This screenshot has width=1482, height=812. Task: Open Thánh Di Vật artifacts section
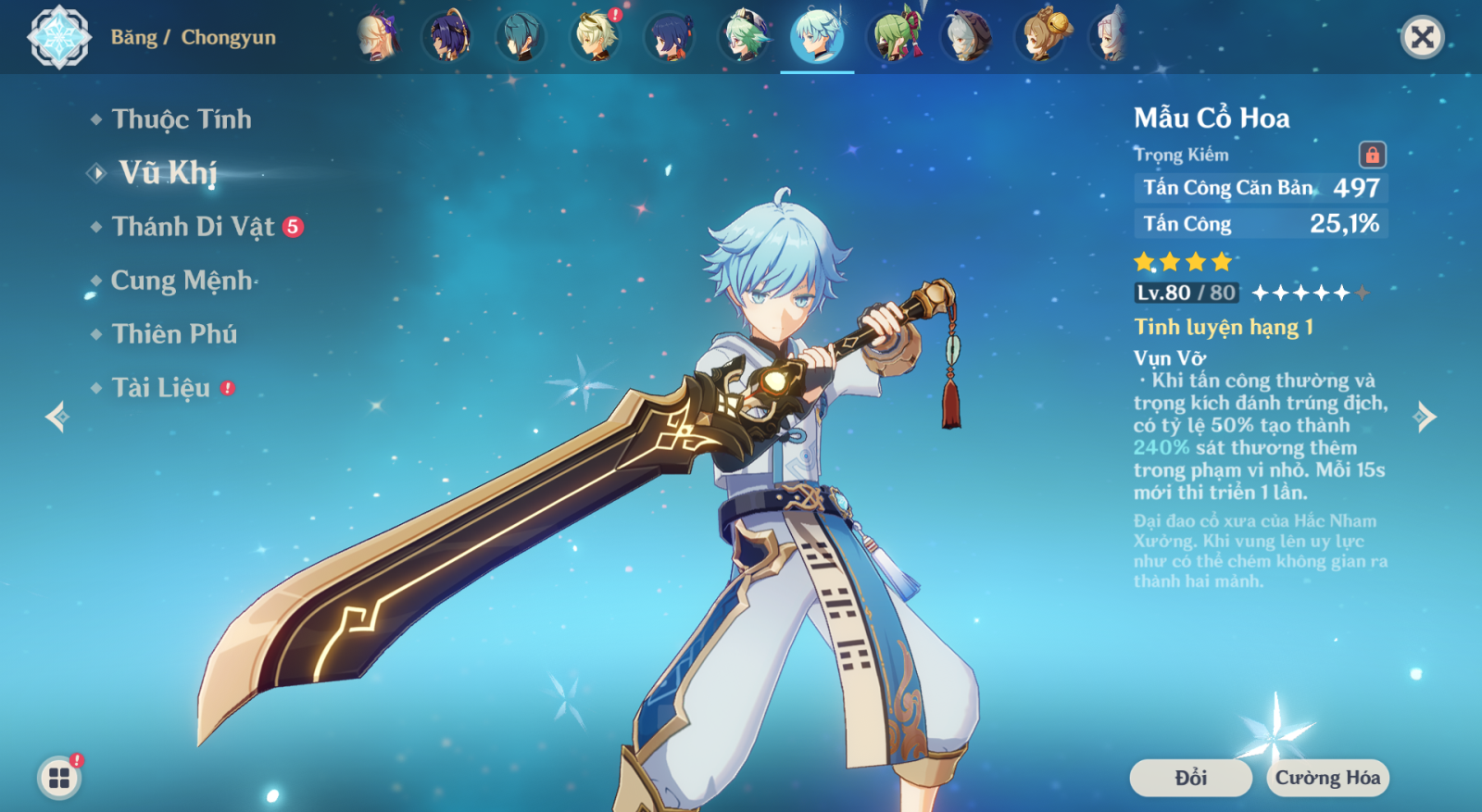coord(193,227)
